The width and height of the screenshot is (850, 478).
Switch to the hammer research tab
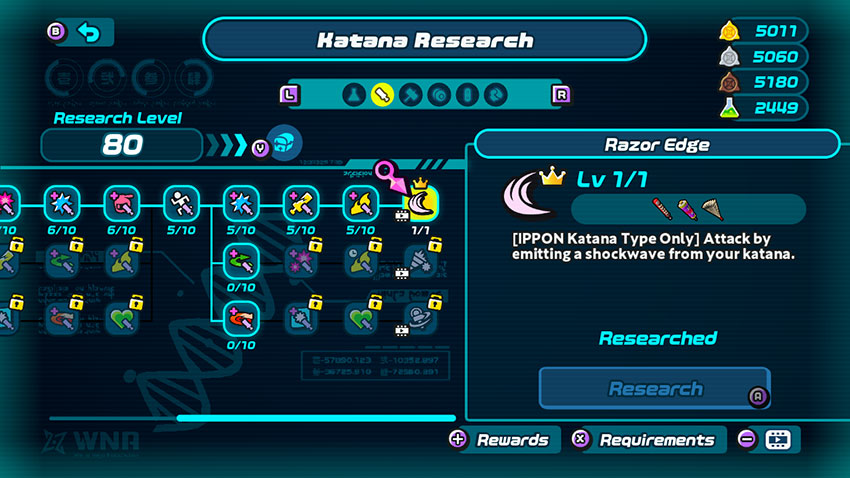(410, 95)
